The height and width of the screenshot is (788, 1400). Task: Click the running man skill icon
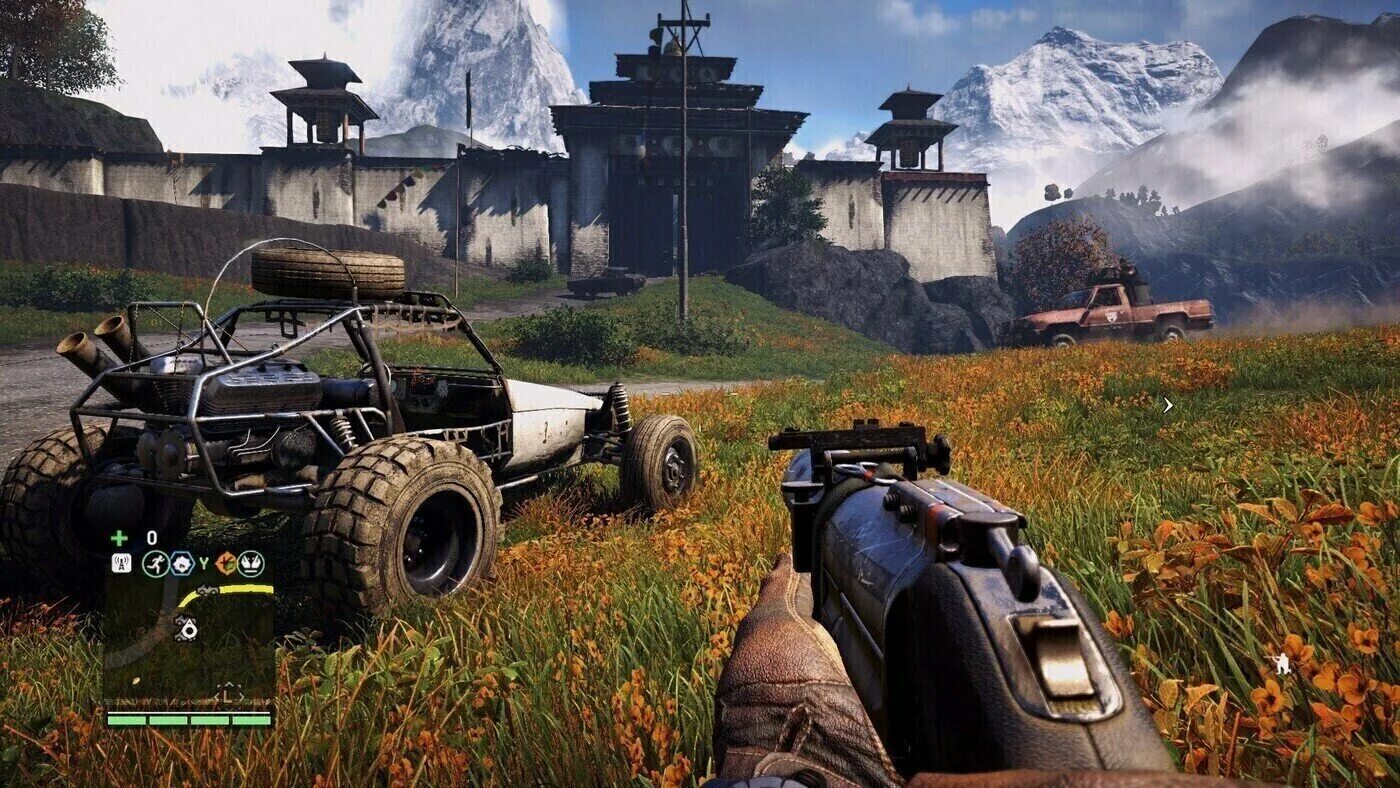[x=155, y=563]
